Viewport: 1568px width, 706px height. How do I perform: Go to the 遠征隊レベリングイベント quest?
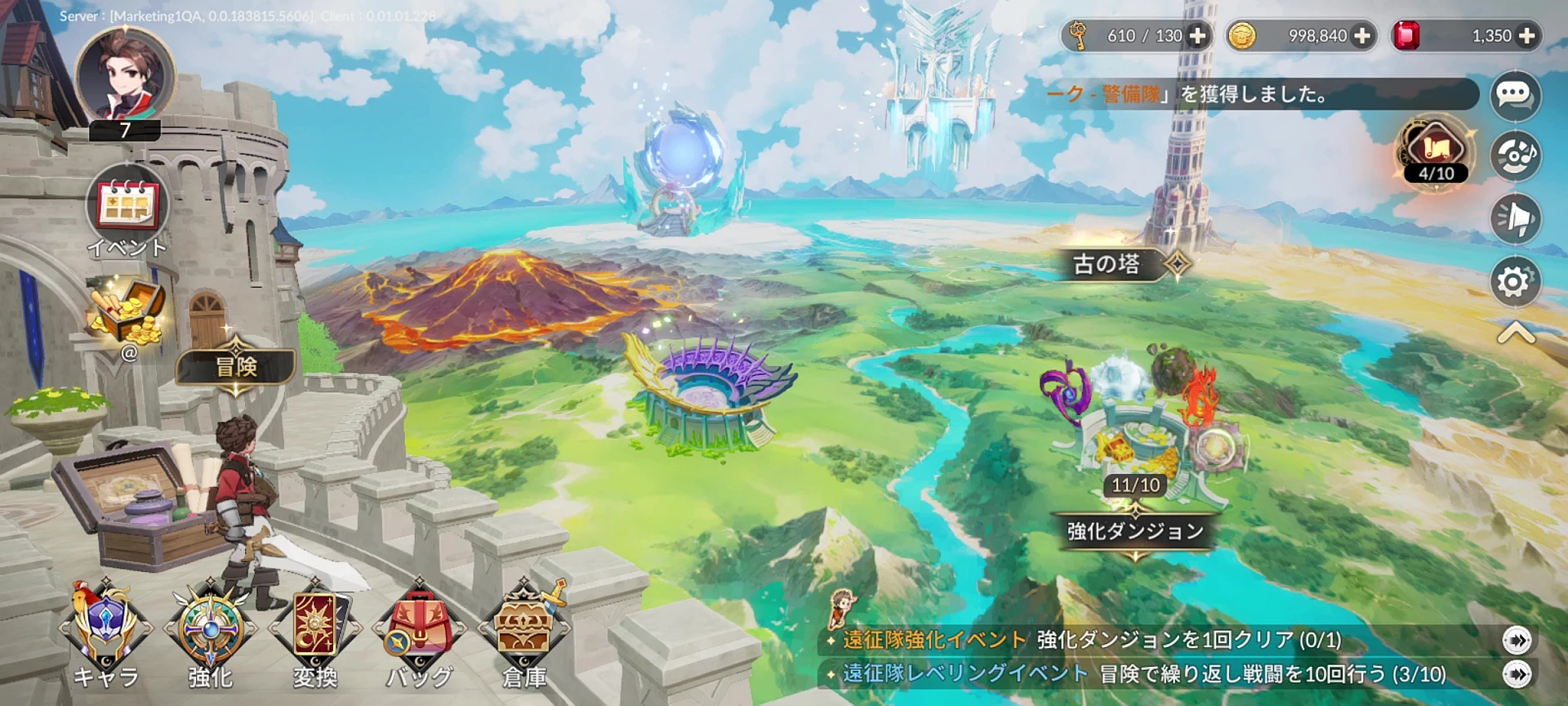click(1517, 674)
